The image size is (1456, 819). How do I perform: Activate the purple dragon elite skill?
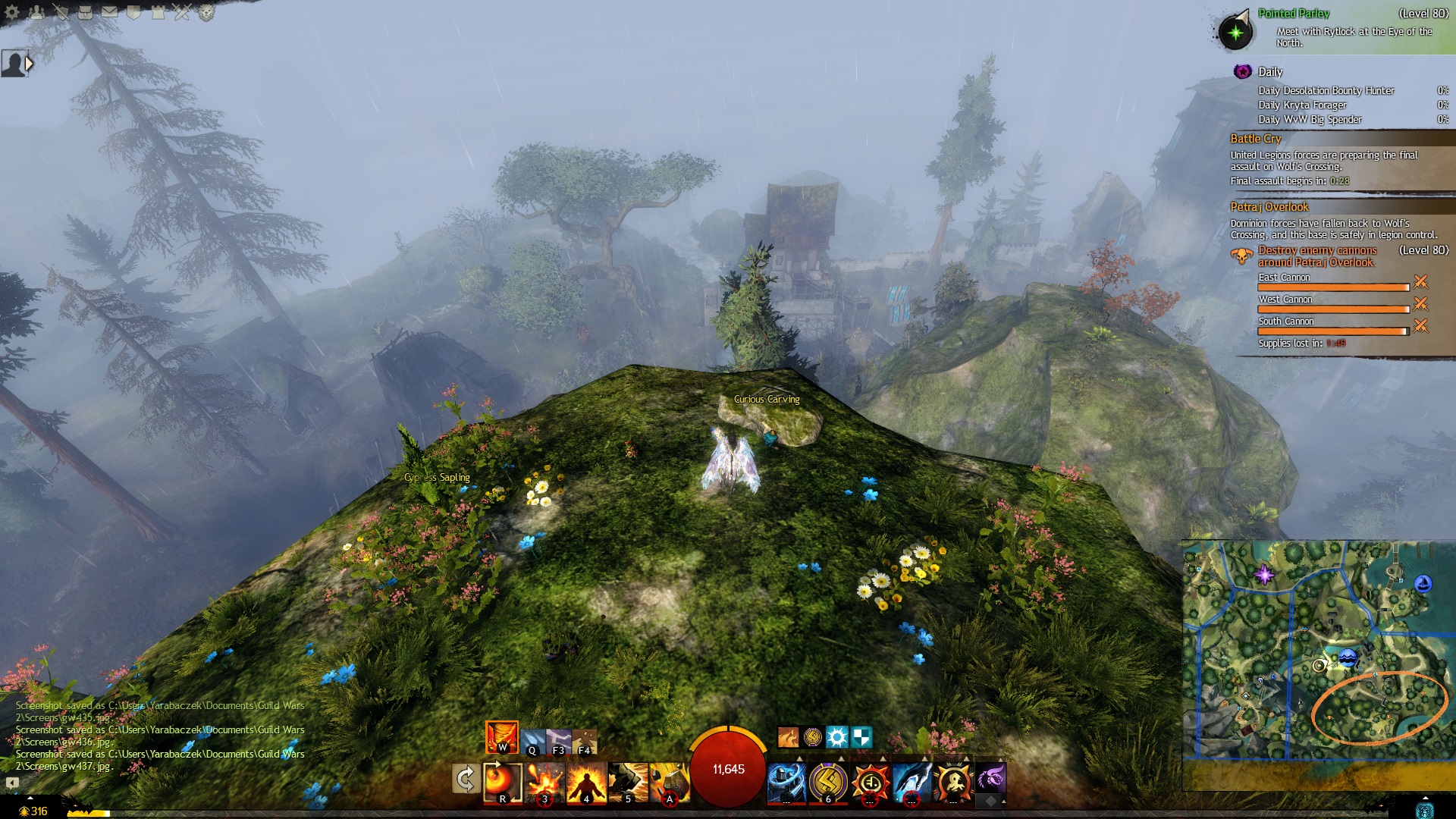click(990, 779)
